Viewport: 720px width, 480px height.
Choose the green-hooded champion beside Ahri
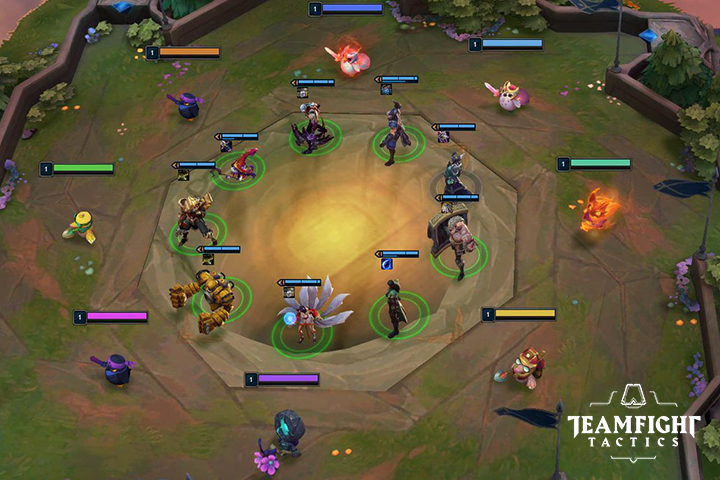click(x=396, y=306)
